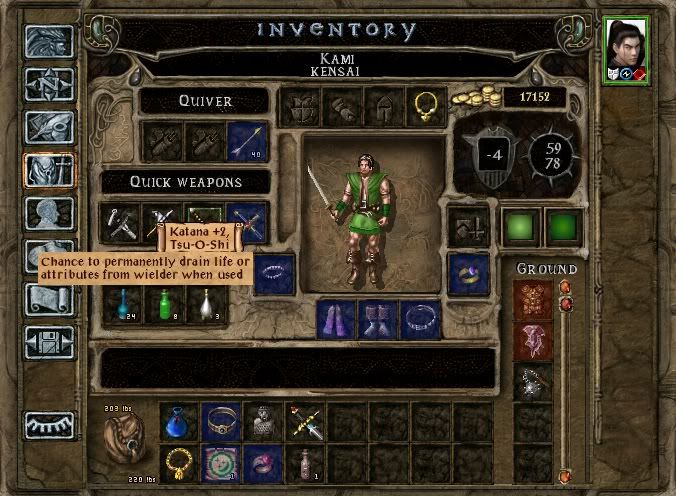Pick up the equipped belt
Screen dimensions: 676x496
click(x=421, y=318)
